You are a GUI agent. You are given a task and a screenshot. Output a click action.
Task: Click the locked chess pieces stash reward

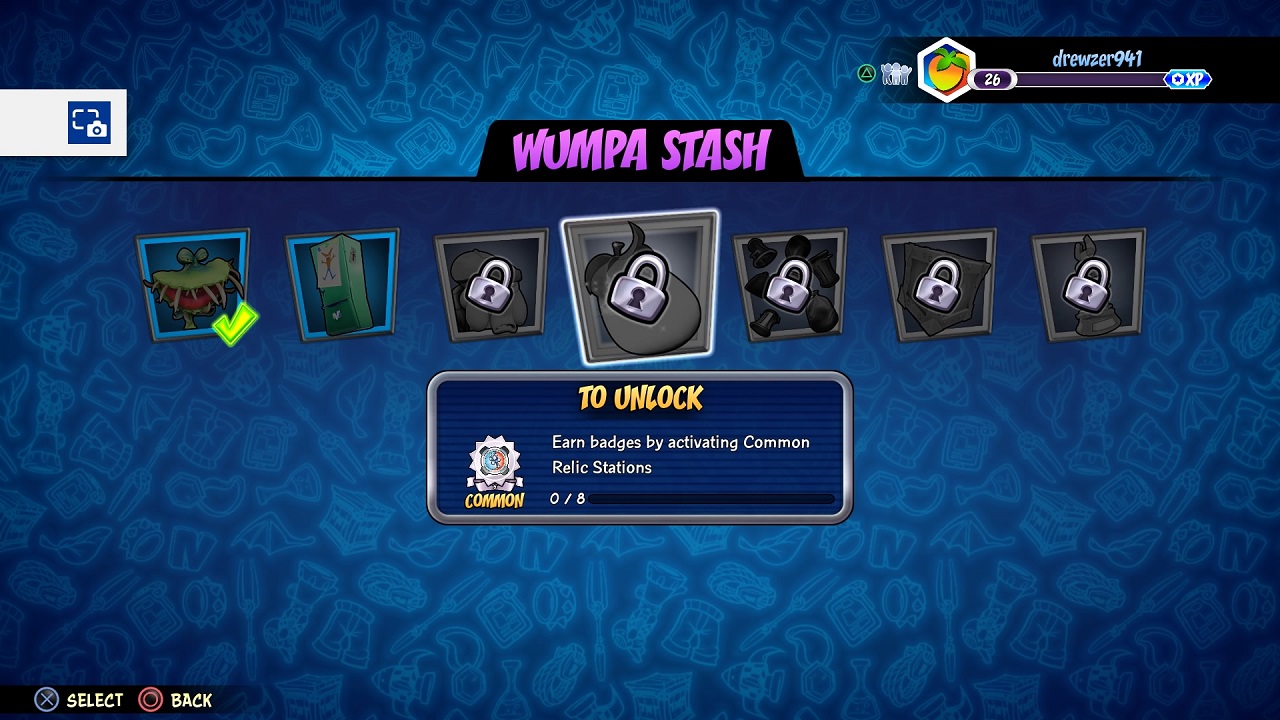click(x=789, y=284)
